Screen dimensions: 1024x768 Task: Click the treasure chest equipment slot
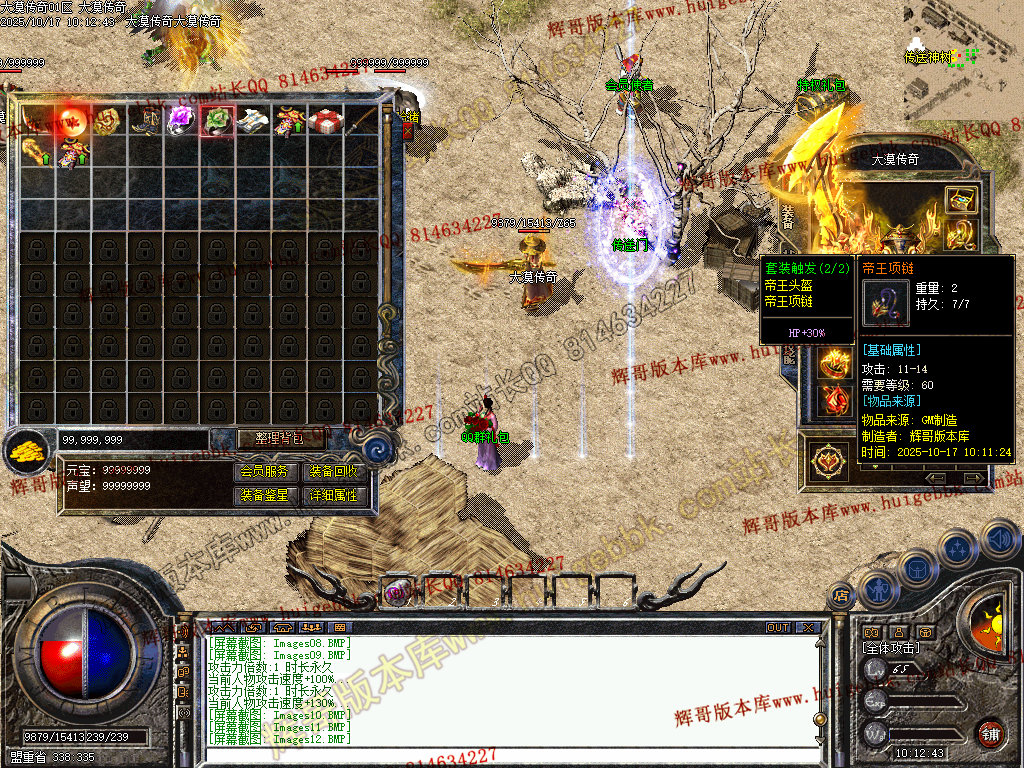[961, 200]
